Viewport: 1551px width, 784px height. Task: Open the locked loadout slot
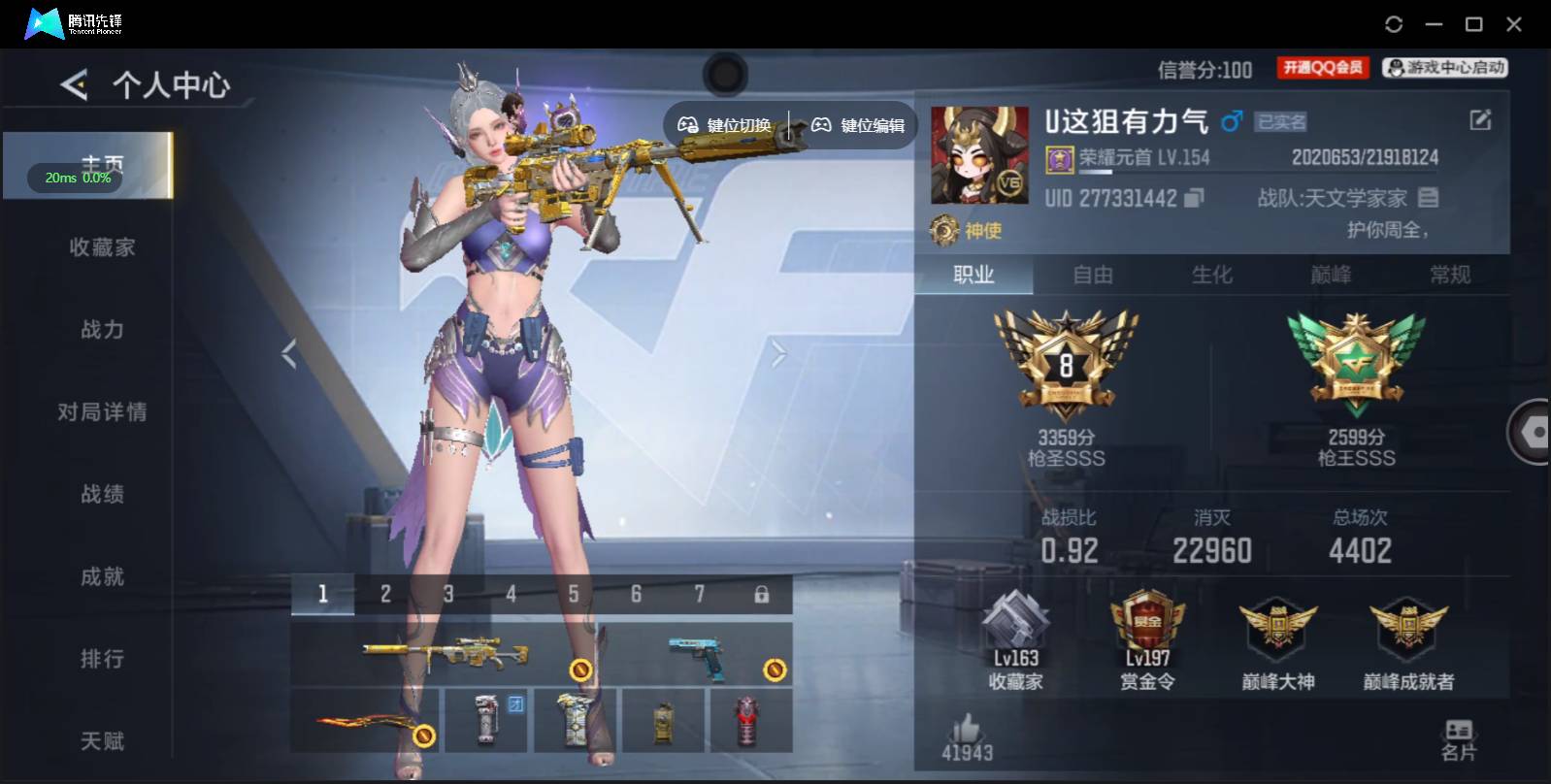[x=761, y=592]
